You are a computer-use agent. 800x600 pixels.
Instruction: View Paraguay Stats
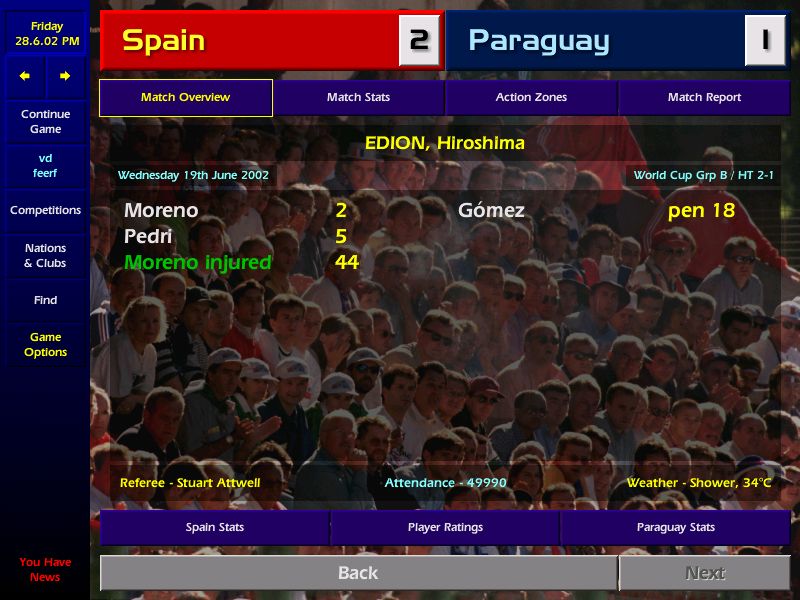point(675,527)
